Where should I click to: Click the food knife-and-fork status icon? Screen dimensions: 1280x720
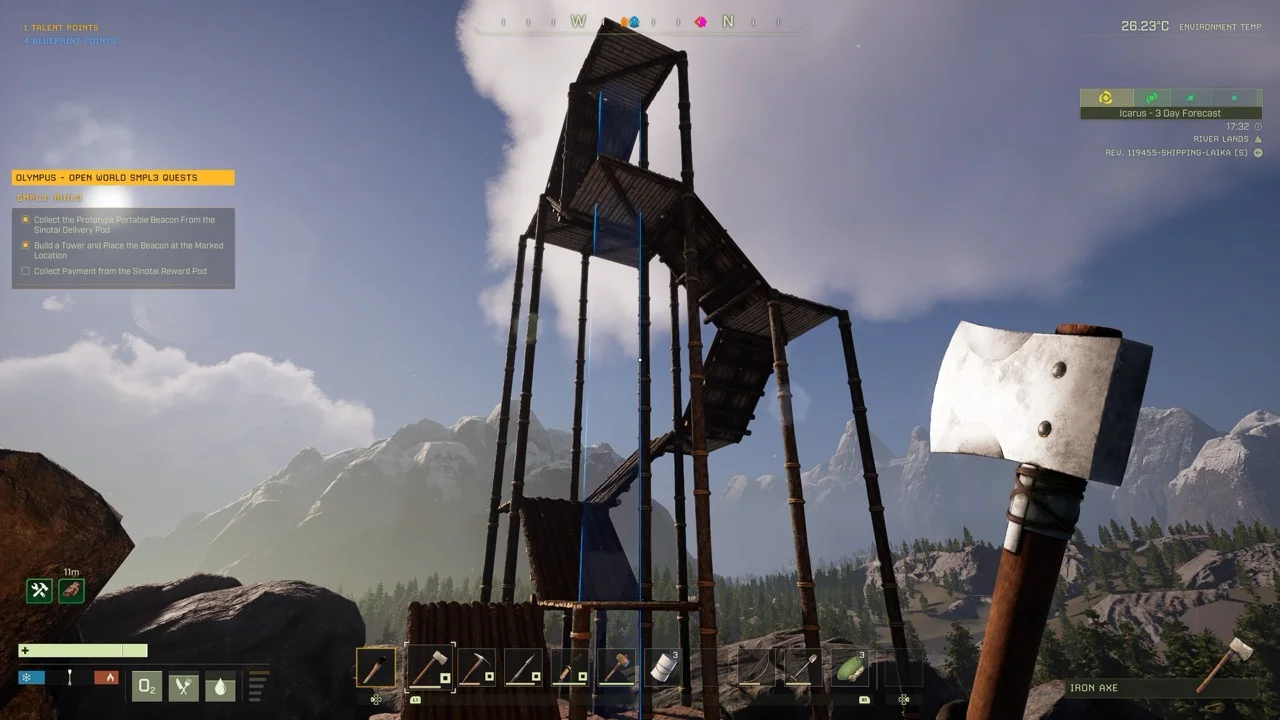183,686
